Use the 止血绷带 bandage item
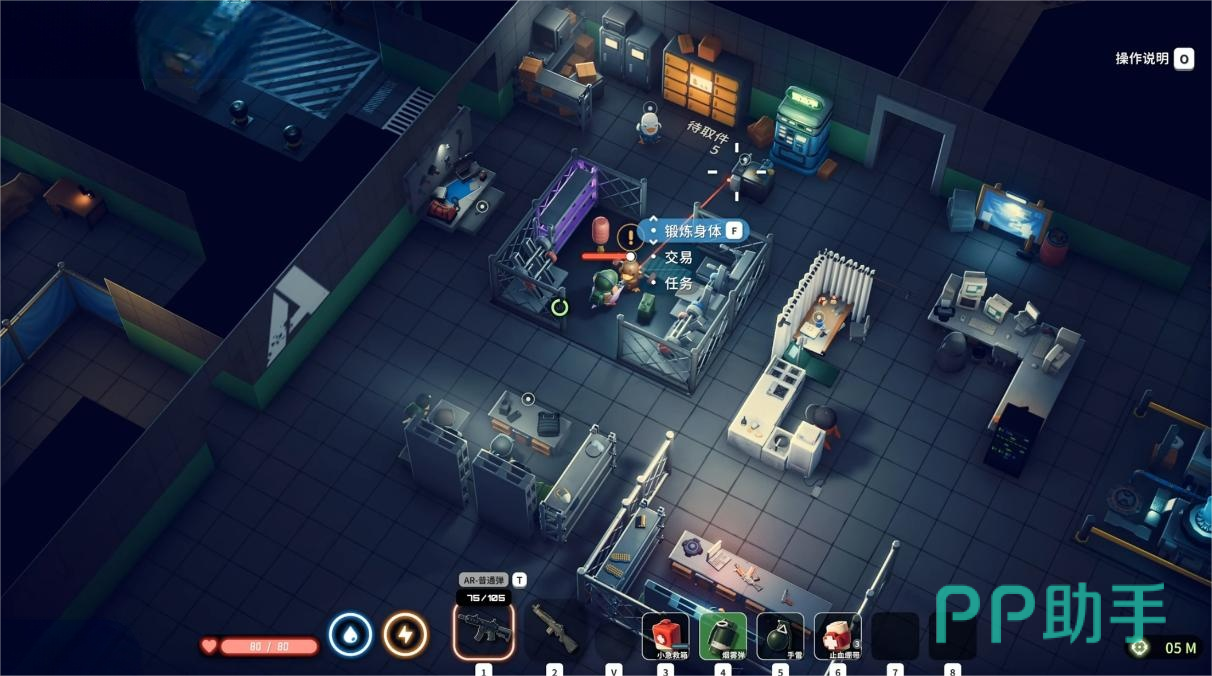Screen dimensions: 1212x676 click(x=837, y=636)
